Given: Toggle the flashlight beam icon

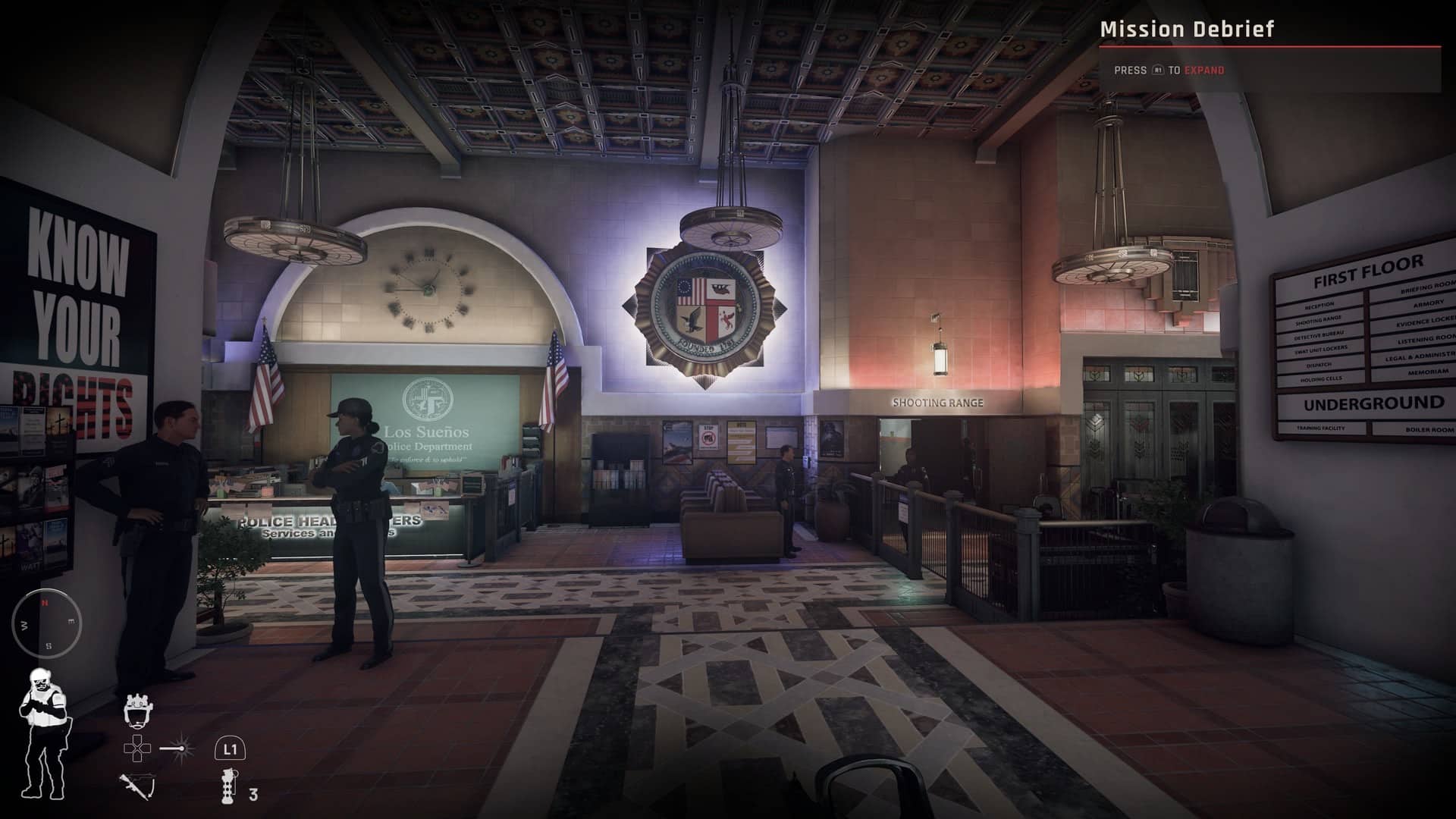Looking at the screenshot, I should point(177,749).
